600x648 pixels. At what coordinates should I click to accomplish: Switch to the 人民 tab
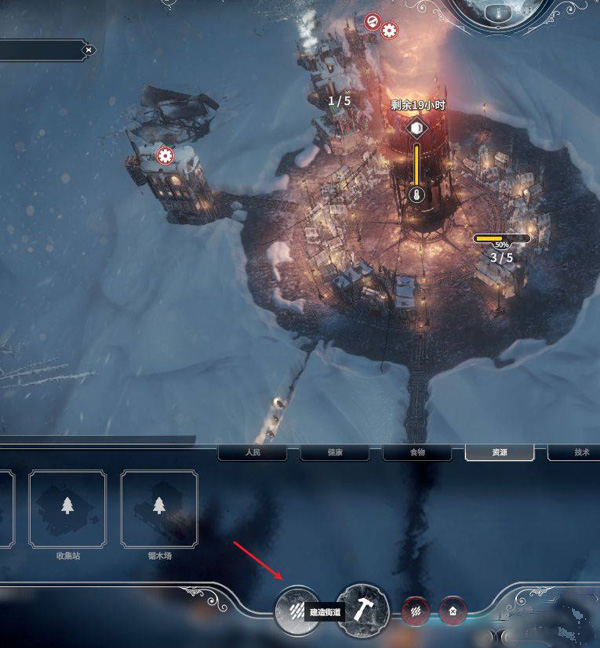point(252,453)
